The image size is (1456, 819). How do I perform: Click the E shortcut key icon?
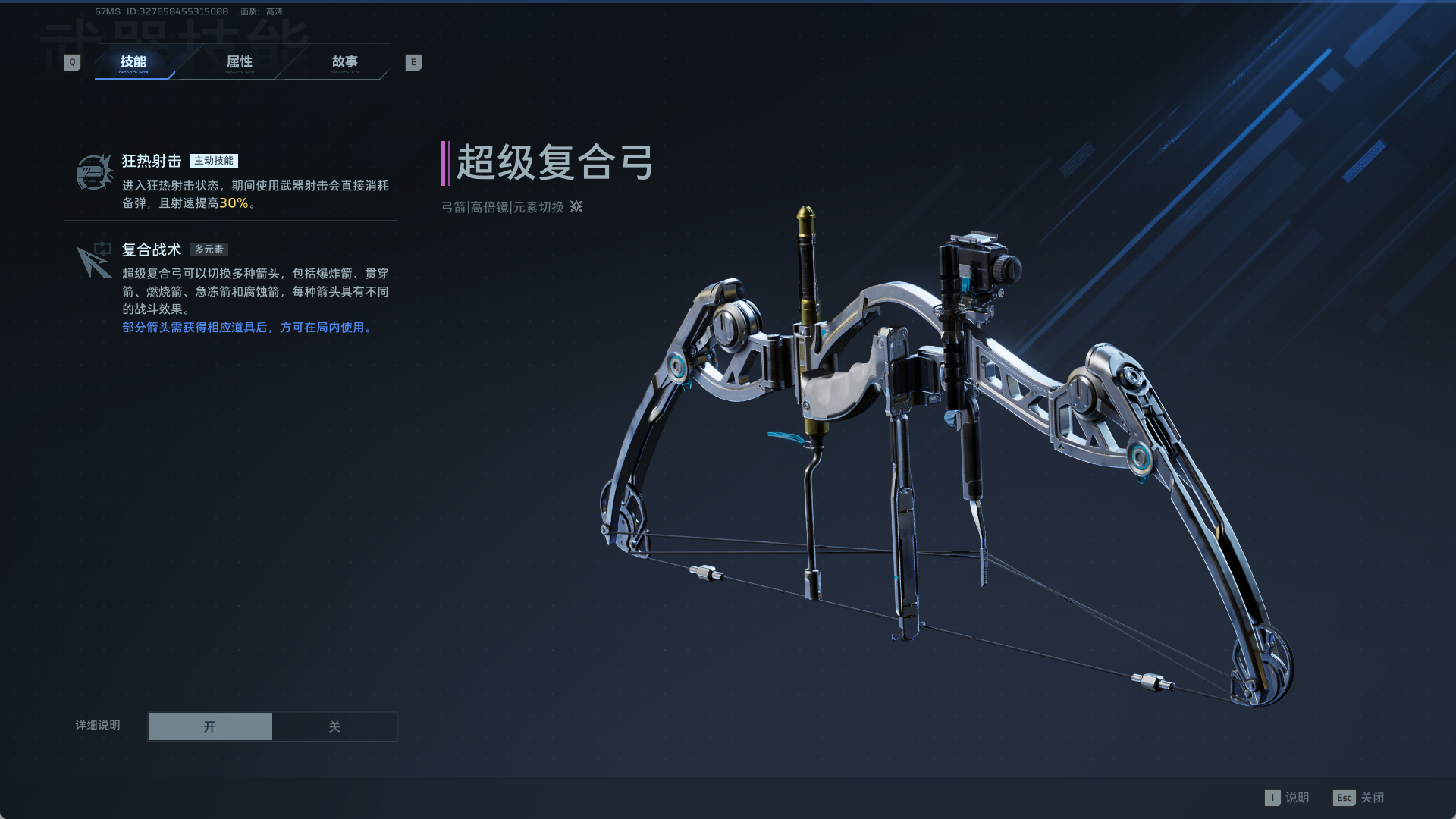[413, 62]
